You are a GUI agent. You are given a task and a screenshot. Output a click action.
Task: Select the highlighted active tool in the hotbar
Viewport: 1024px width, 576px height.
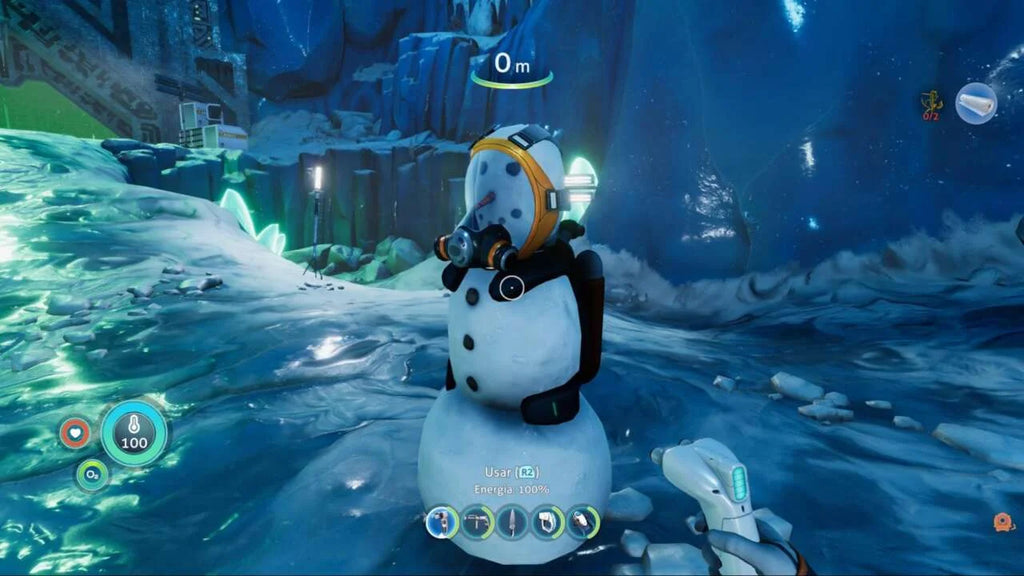pyautogui.click(x=442, y=522)
